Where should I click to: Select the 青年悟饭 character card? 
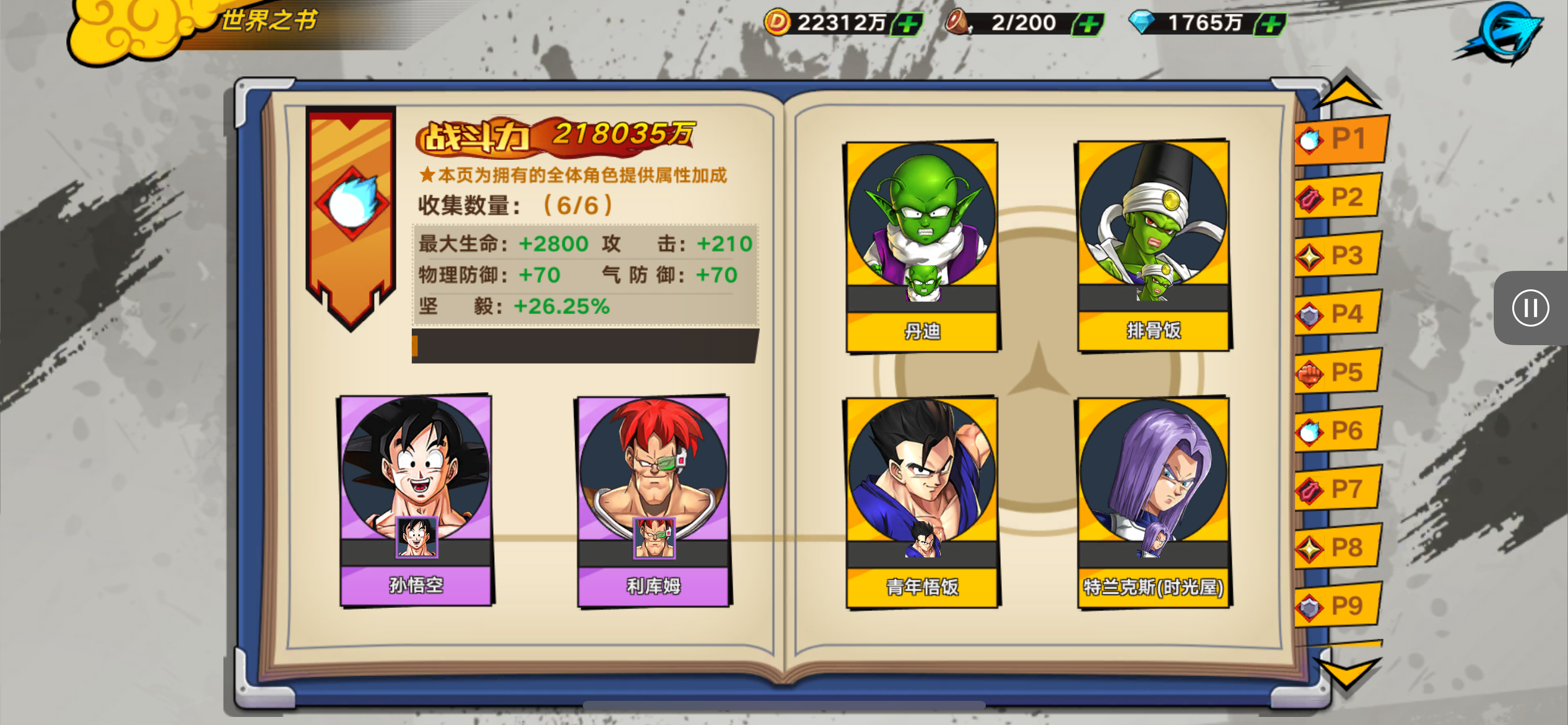tap(922, 502)
